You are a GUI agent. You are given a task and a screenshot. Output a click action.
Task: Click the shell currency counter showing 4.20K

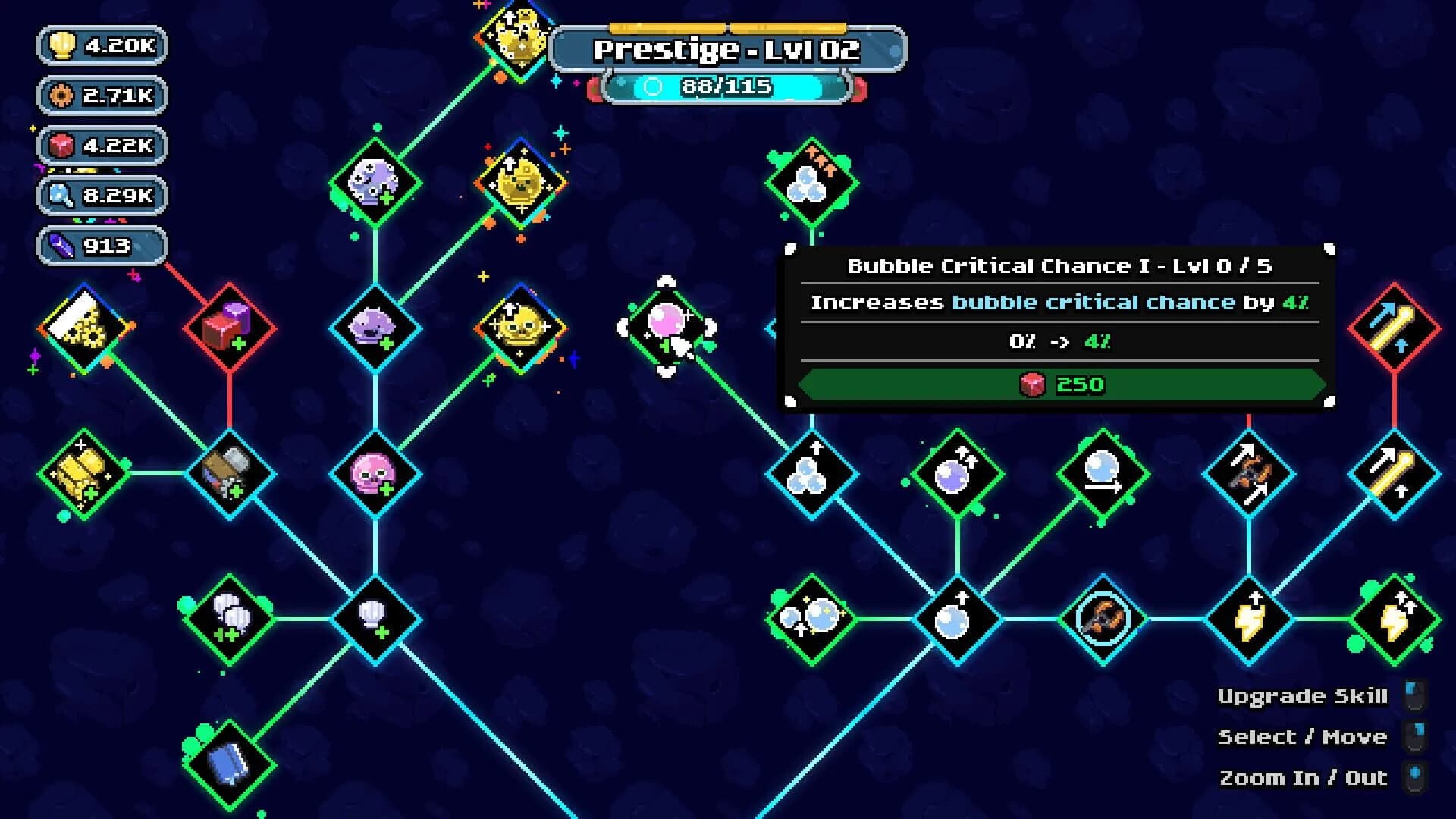[102, 45]
